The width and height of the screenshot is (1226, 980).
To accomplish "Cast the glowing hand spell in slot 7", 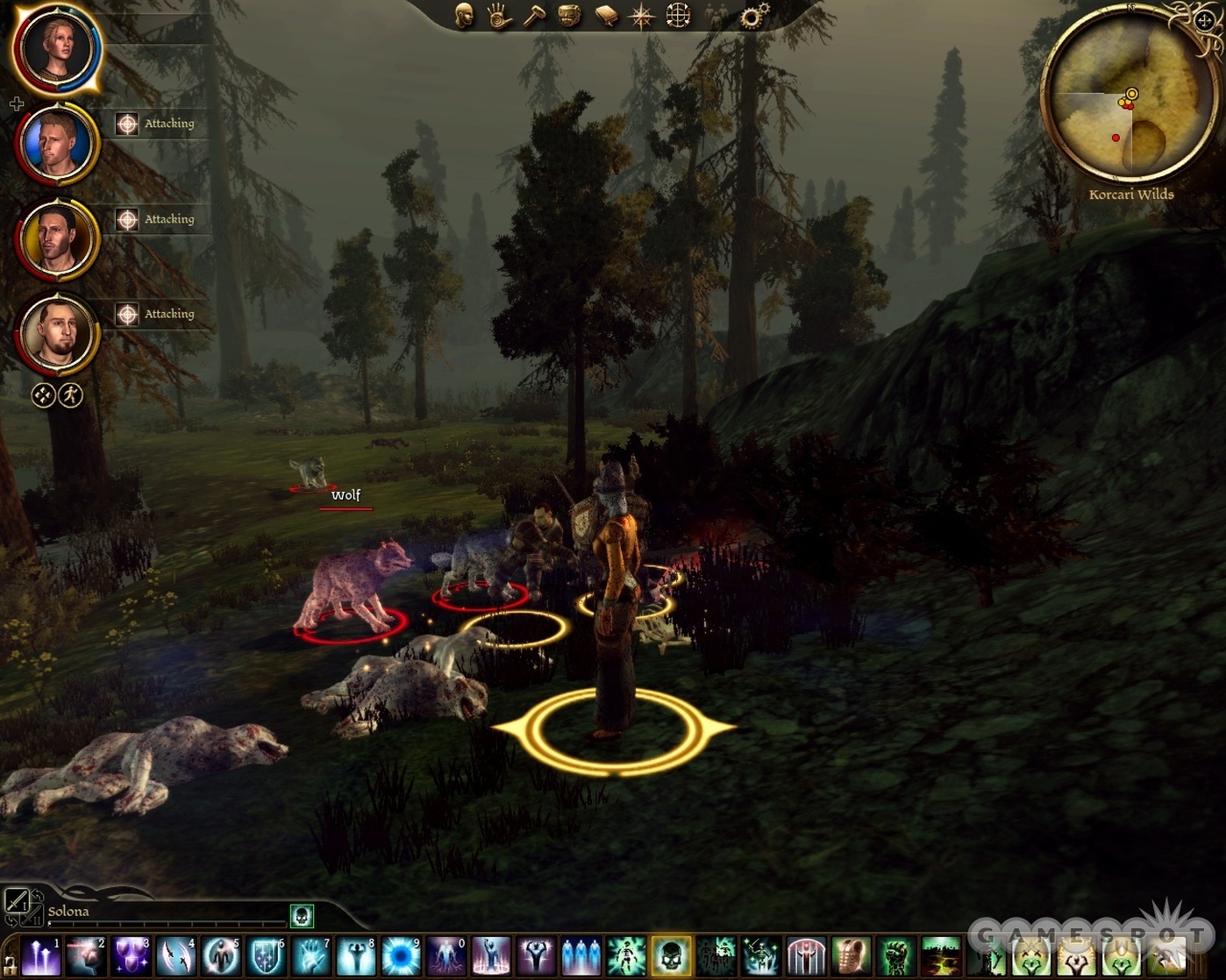I will 310,956.
